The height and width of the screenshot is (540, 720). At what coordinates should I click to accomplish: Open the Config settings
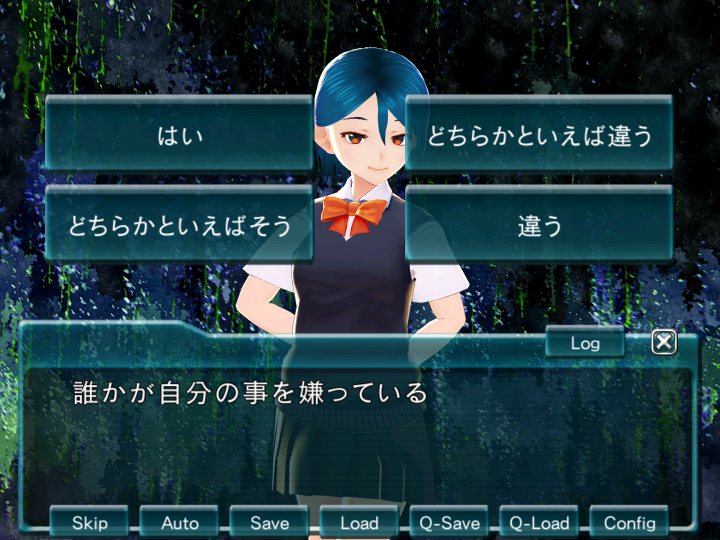point(630,522)
